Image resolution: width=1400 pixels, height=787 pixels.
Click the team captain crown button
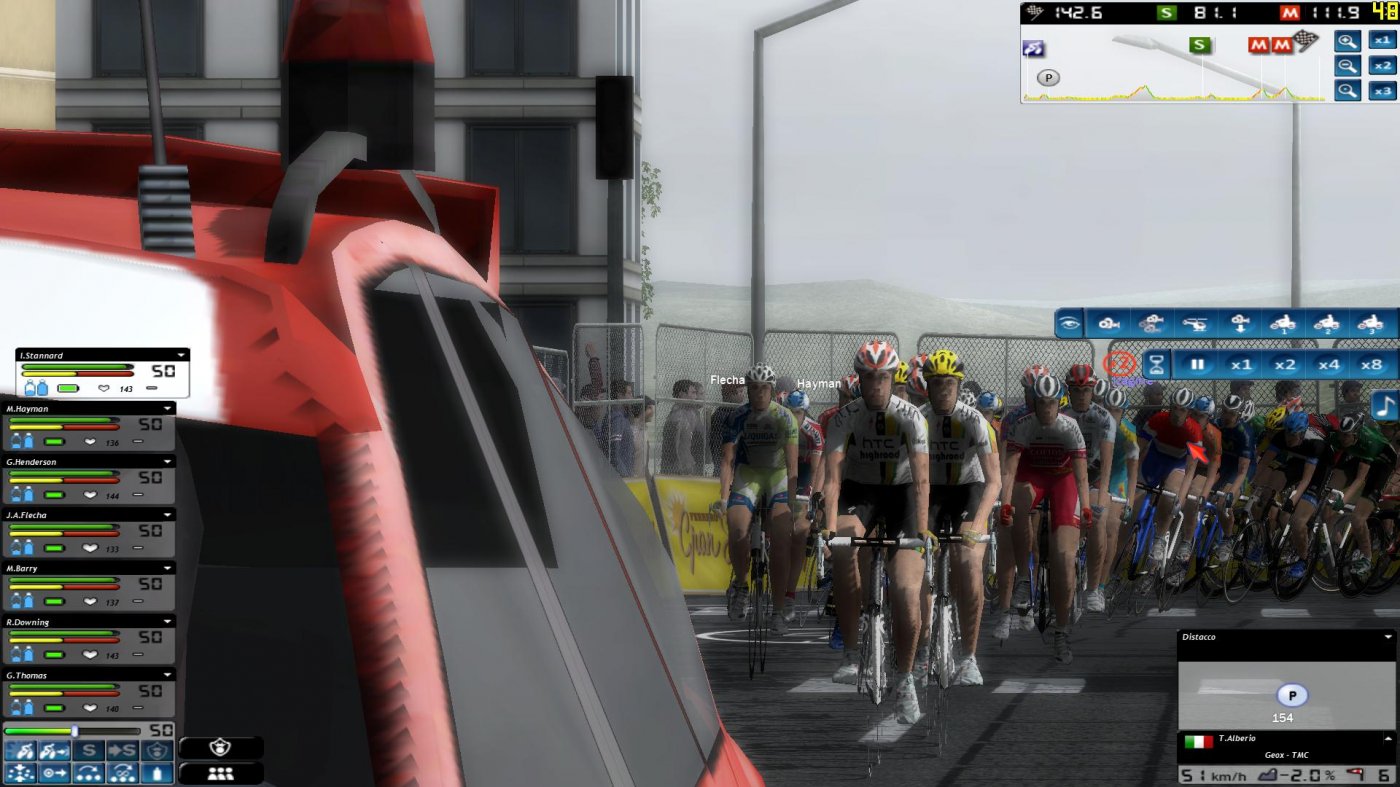(x=220, y=748)
